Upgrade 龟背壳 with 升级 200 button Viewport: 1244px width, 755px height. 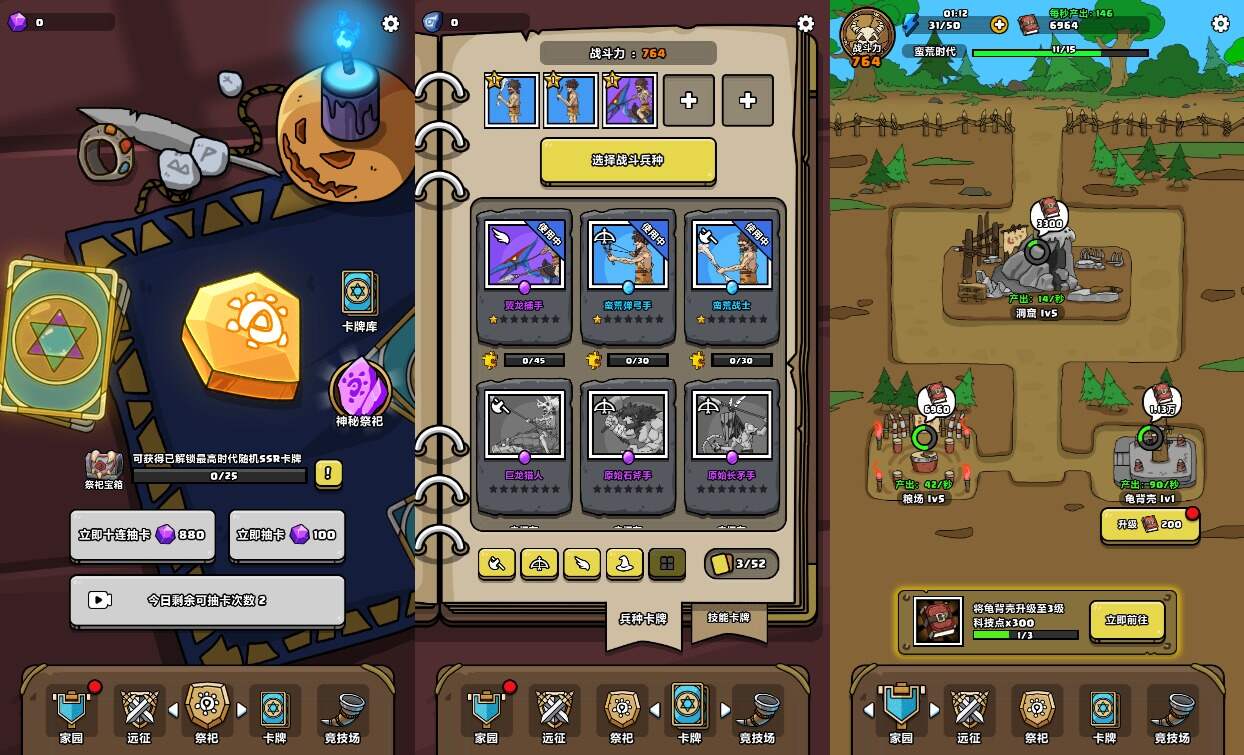tap(1150, 524)
